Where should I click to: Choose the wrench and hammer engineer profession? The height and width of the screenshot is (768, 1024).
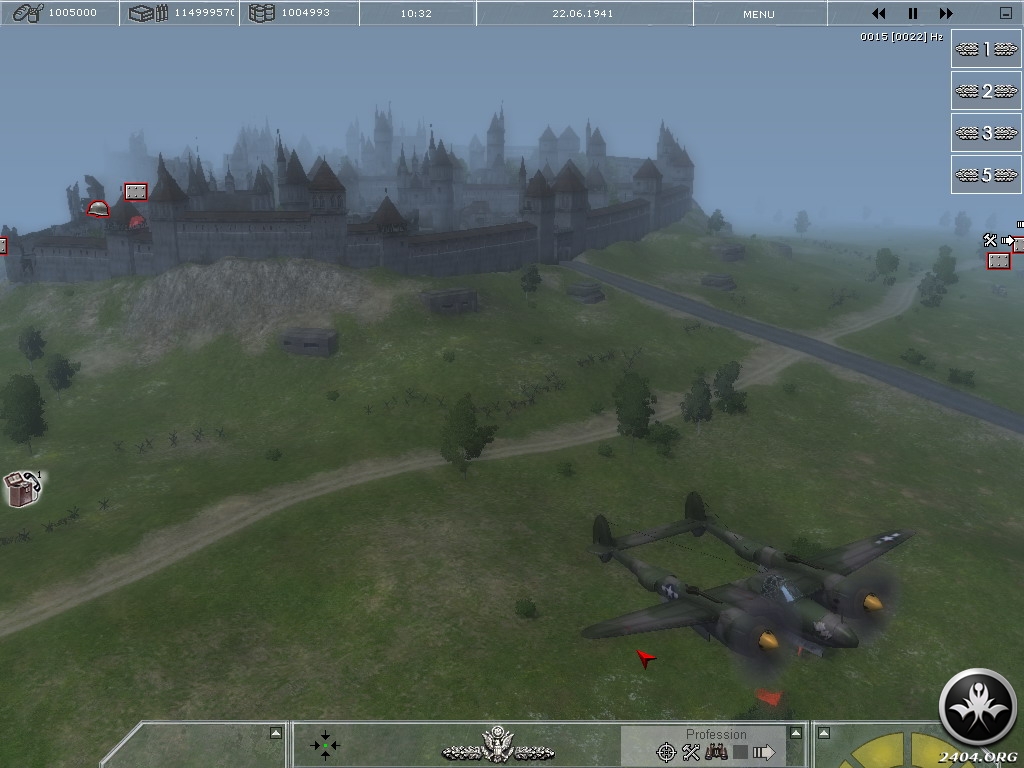691,752
